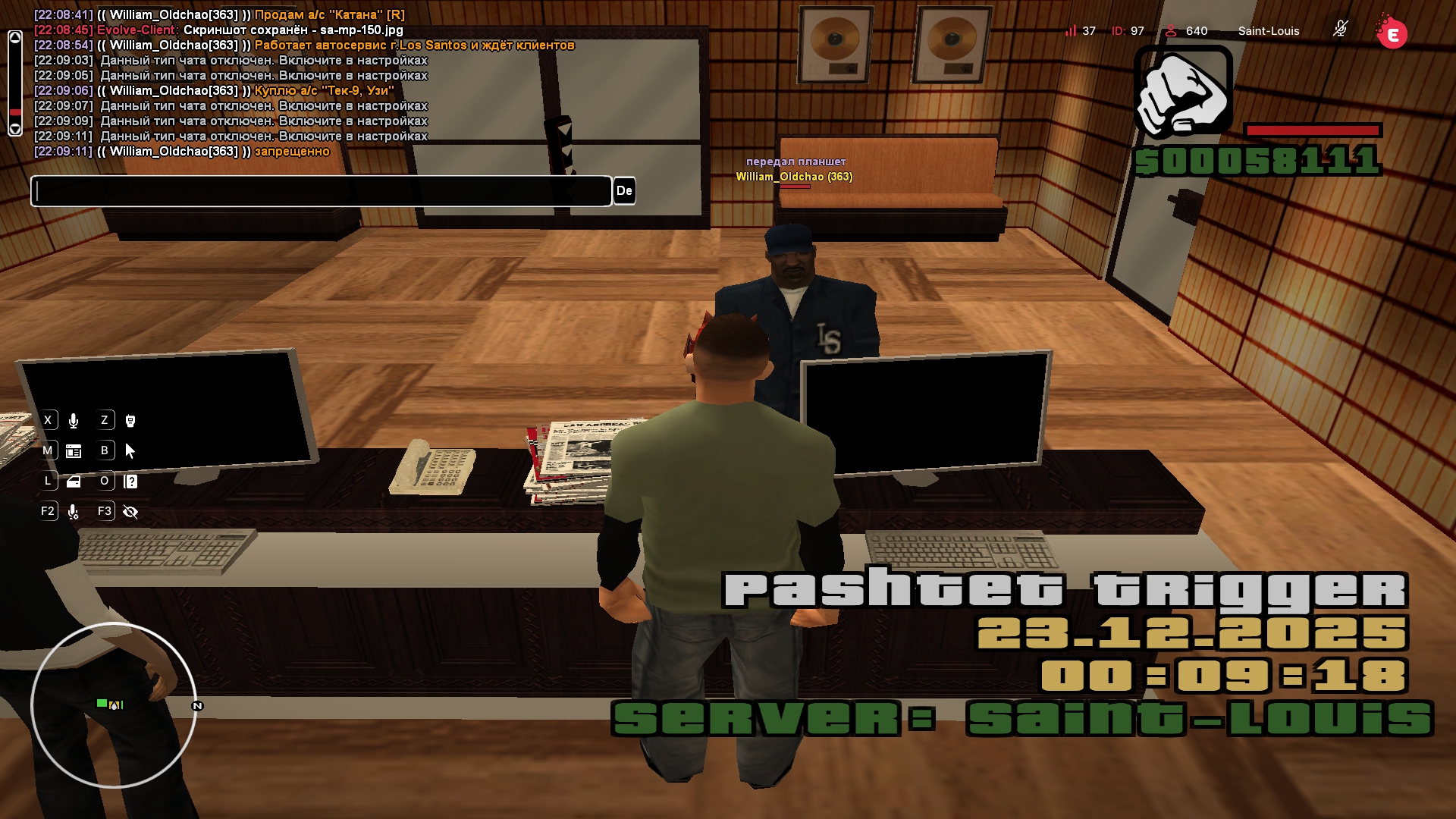This screenshot has width=1456, height=819.
Task: Open the menu window icon
Action: 74,451
